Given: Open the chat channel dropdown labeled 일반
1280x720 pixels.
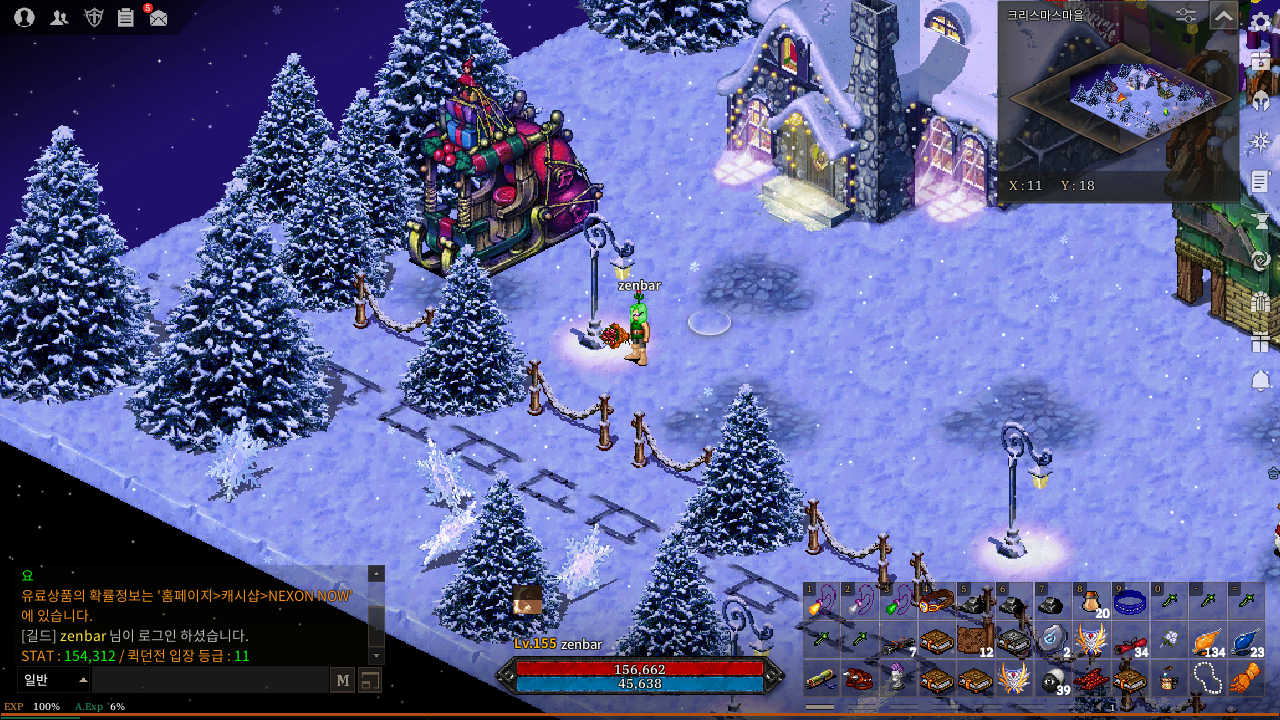Looking at the screenshot, I should point(54,681).
